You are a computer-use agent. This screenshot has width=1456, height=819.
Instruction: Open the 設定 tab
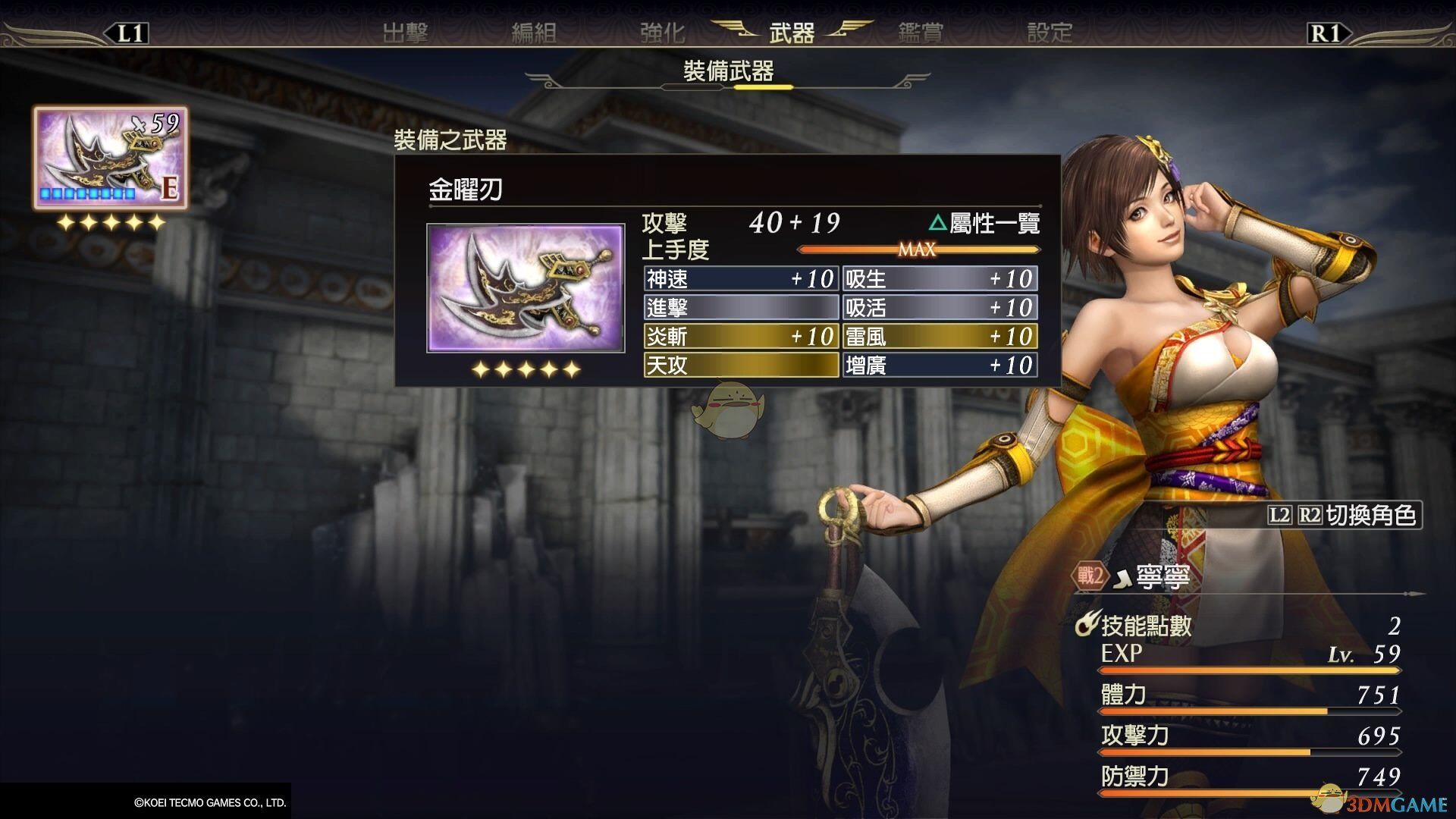coord(1050,33)
